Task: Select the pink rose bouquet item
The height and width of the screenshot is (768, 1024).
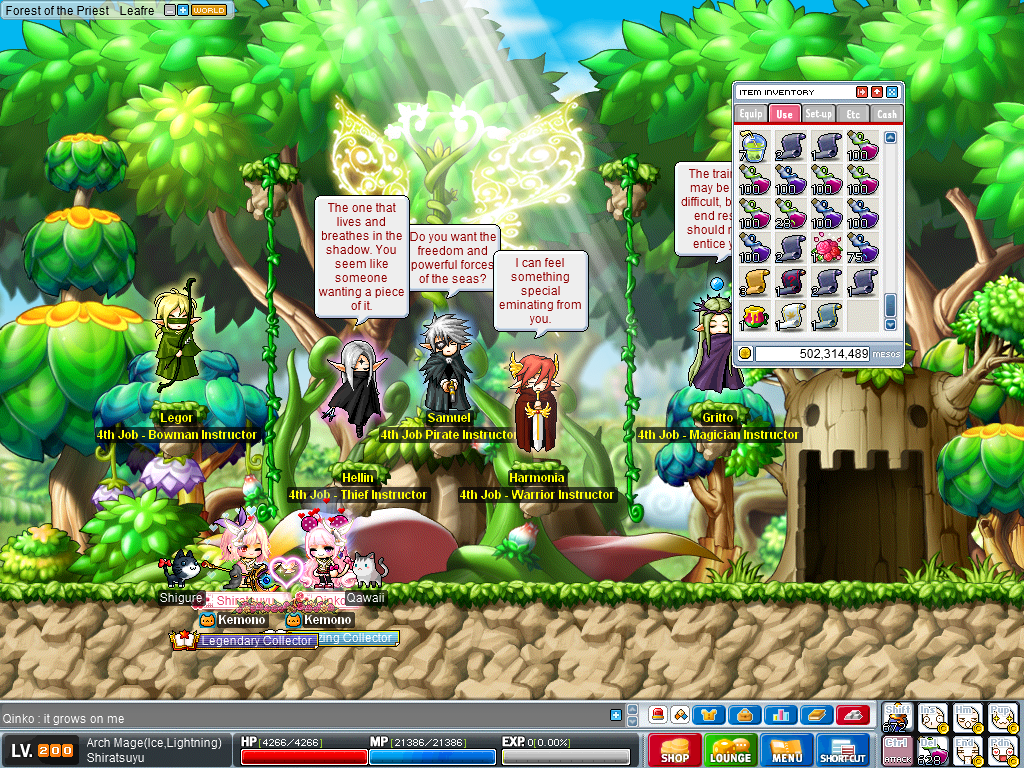Action: pos(826,247)
